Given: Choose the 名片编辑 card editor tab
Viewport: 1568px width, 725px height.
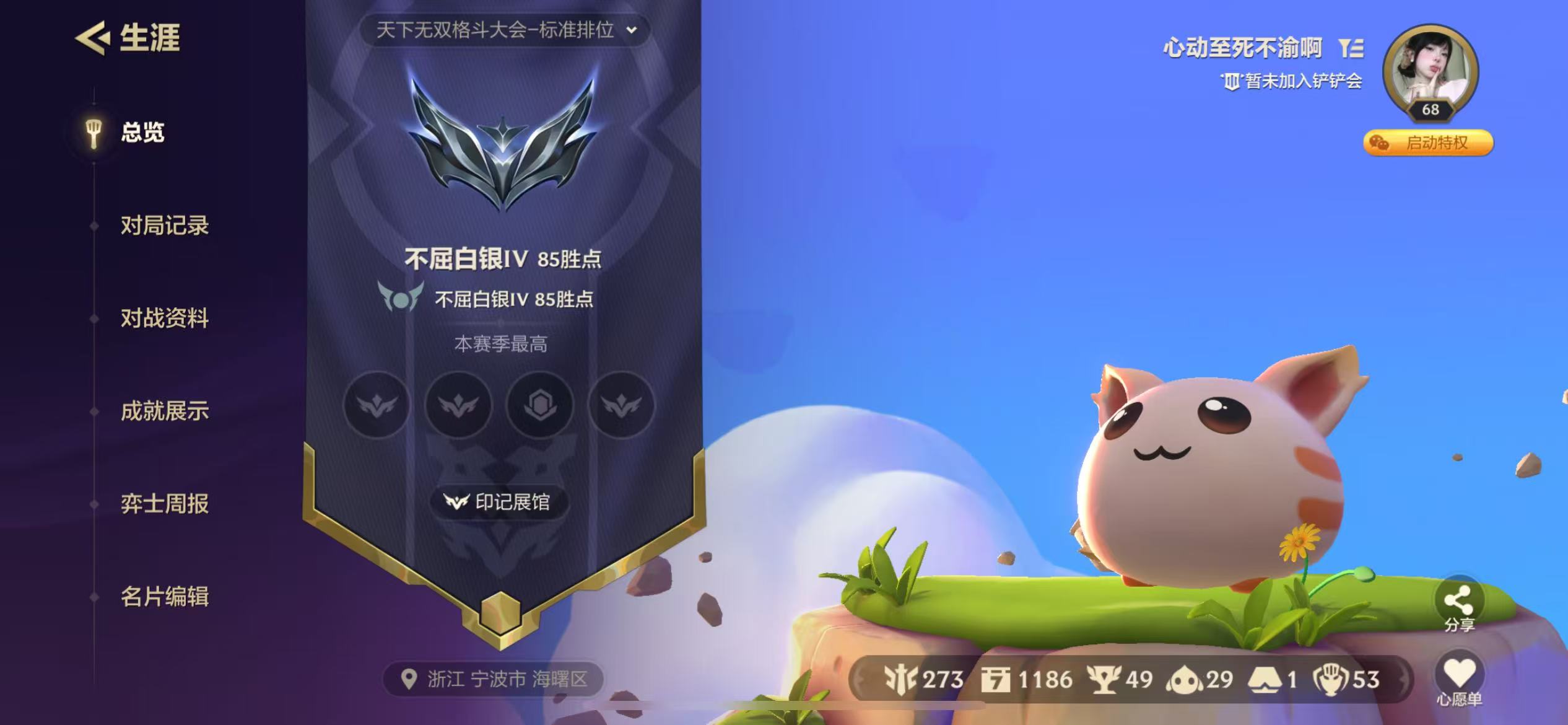Looking at the screenshot, I should pyautogui.click(x=164, y=597).
